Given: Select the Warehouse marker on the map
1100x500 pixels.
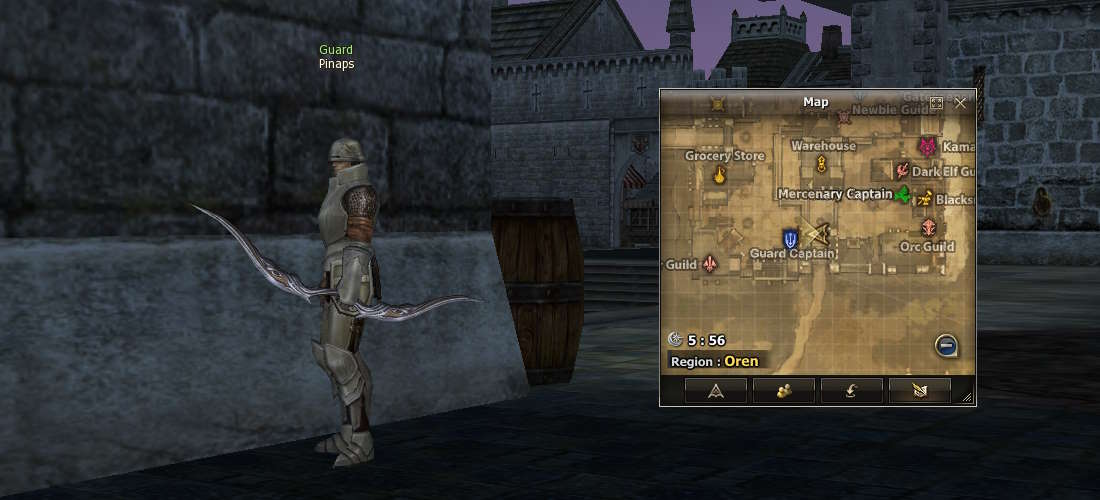Looking at the screenshot, I should (x=822, y=165).
